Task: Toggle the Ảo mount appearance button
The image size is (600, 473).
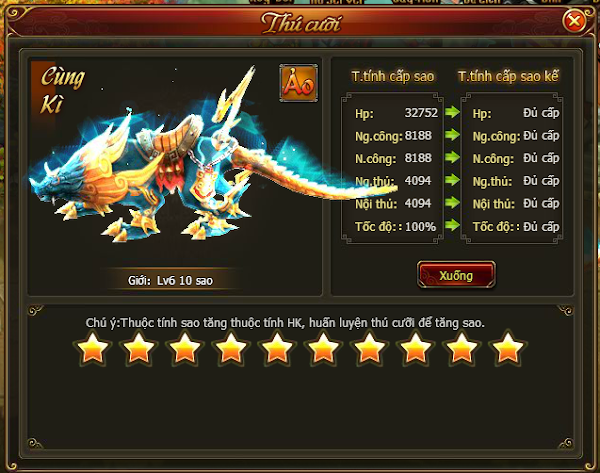Action: 298,84
